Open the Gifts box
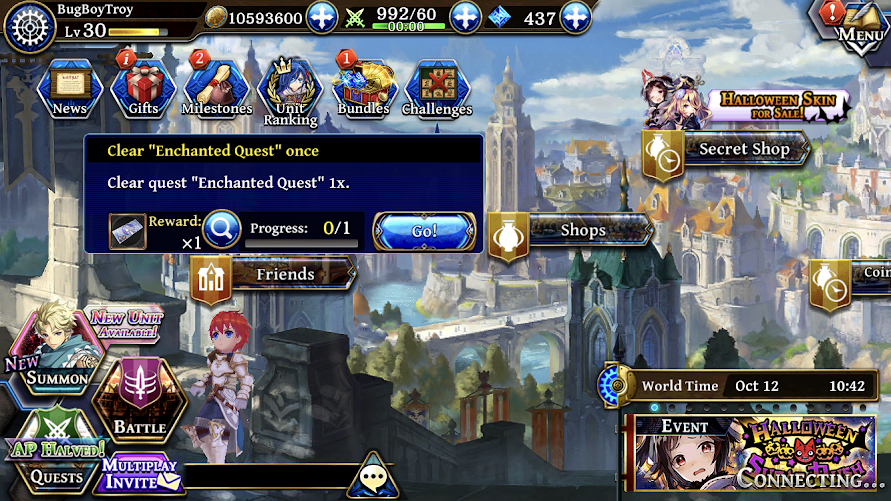This screenshot has height=501, width=891. pos(143,87)
